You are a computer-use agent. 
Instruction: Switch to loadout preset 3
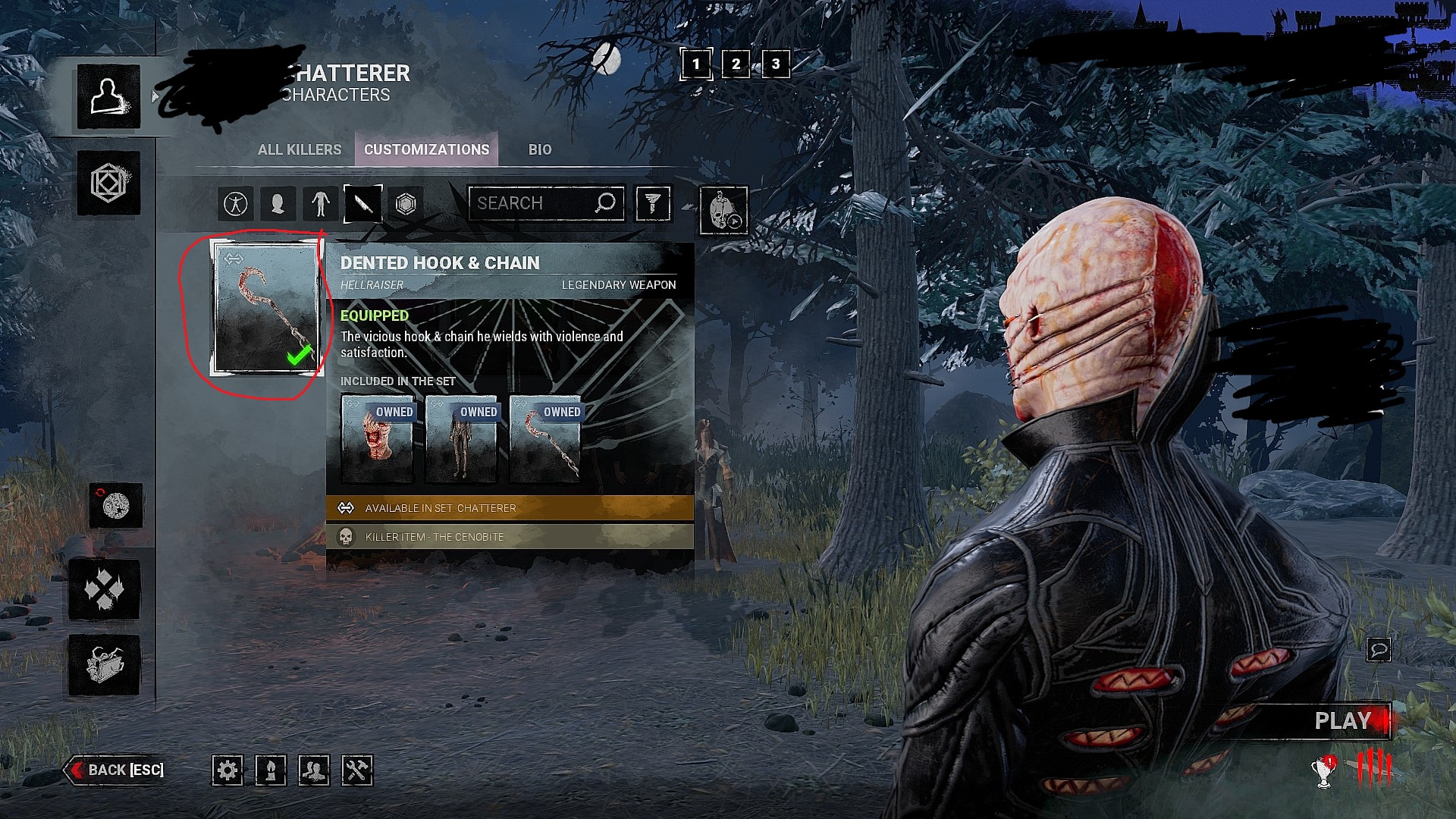click(x=775, y=64)
